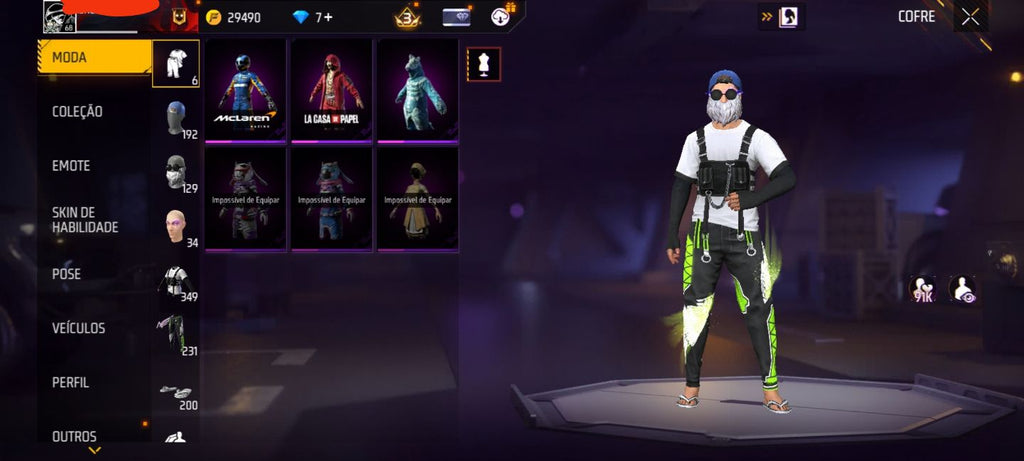Screen dimensions: 1024x461
Task: Select the head category with 192 items
Action: point(176,118)
